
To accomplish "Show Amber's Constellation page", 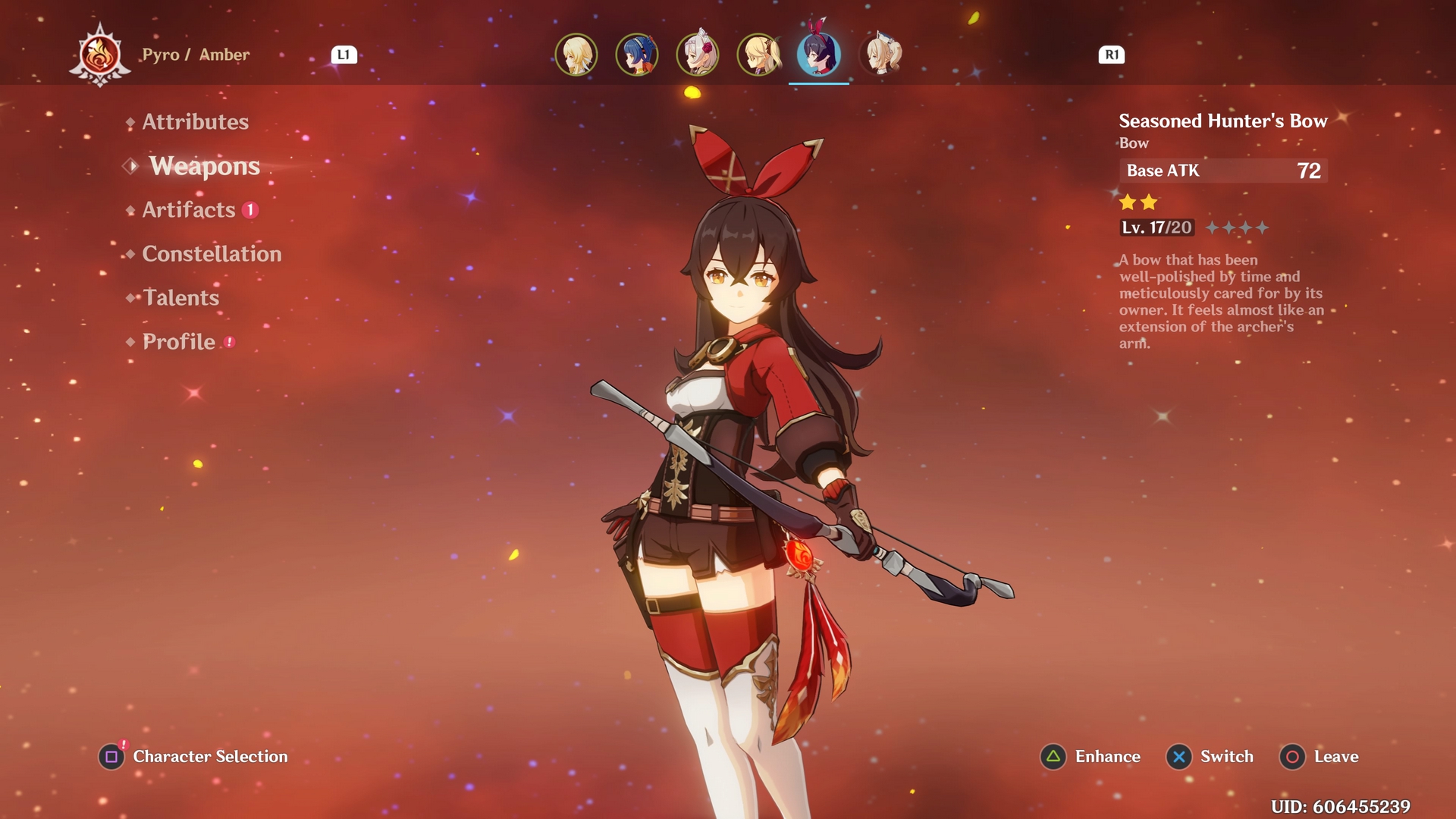I will tap(212, 254).
